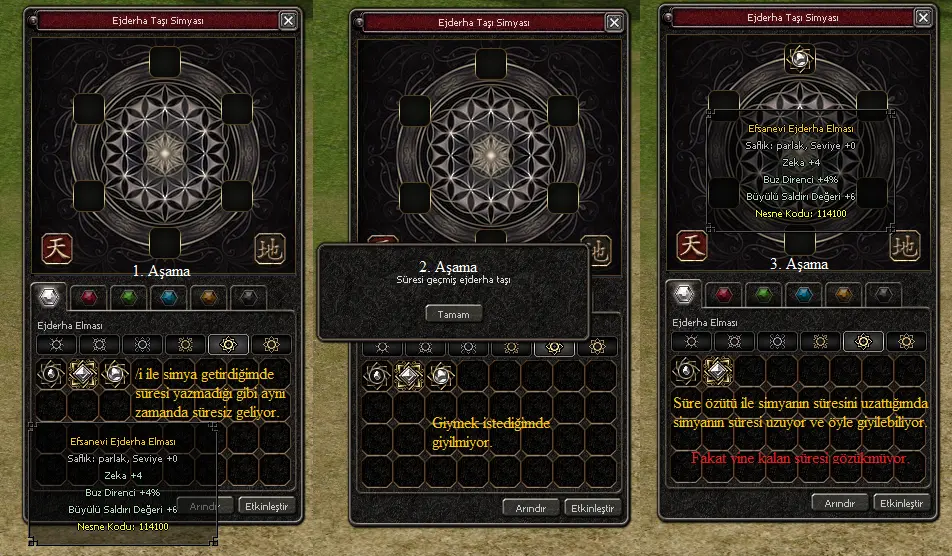Activate Etkinleştir in the 1. Aşama window
Viewport: 952px width, 556px height.
coord(267,506)
